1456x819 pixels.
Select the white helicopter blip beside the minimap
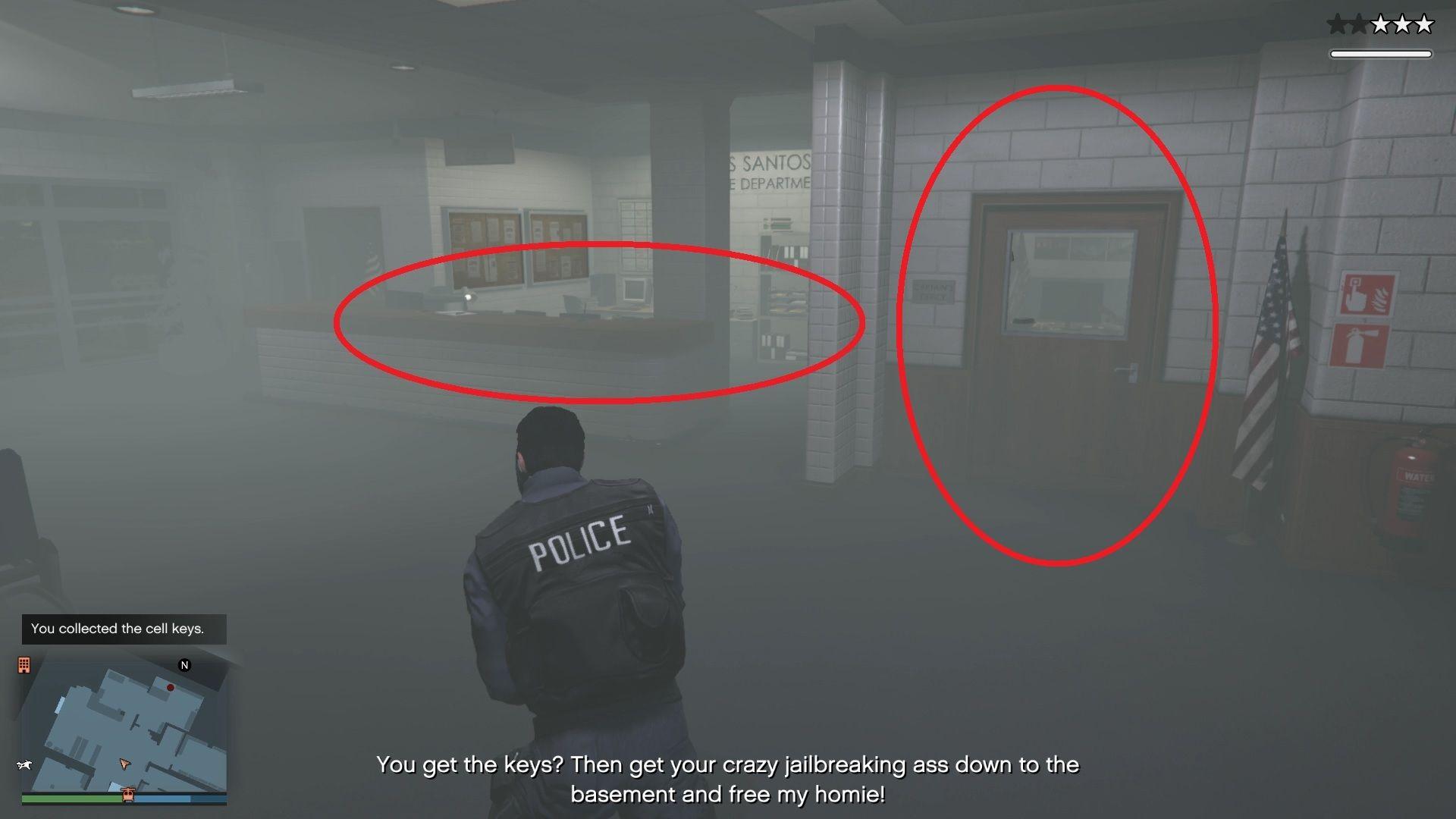[24, 764]
